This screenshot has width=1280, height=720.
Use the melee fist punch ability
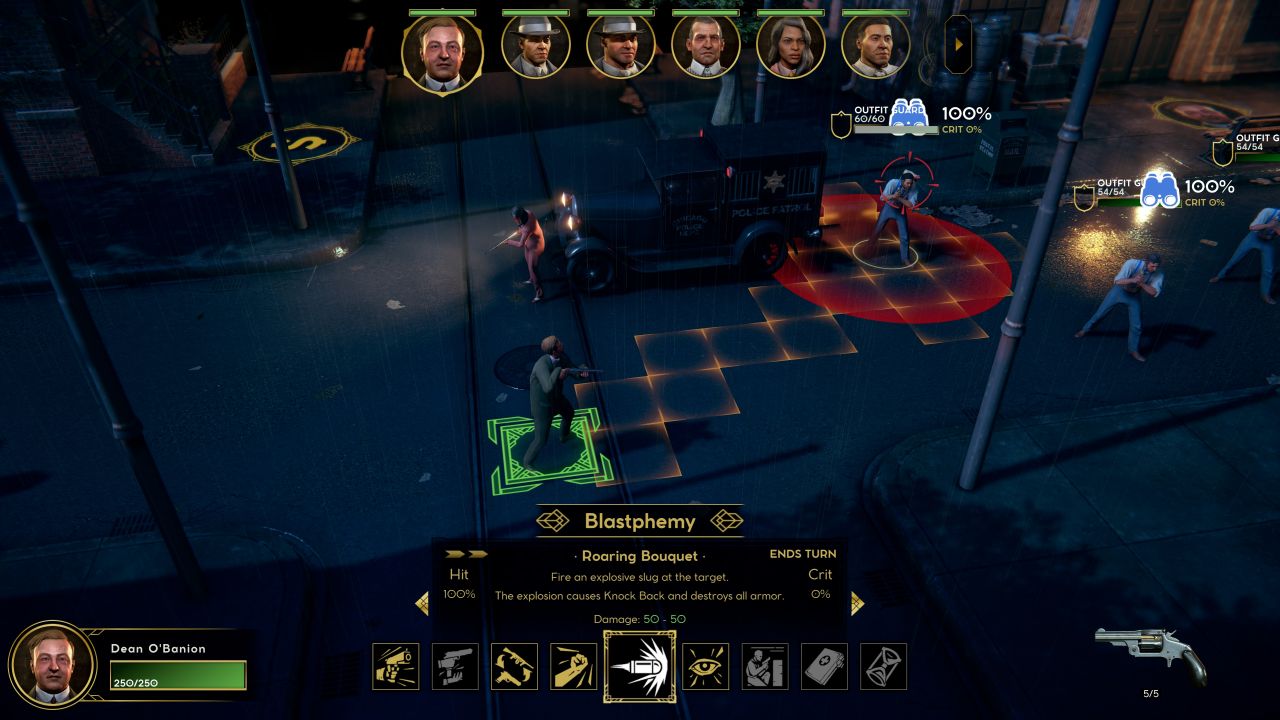(573, 666)
